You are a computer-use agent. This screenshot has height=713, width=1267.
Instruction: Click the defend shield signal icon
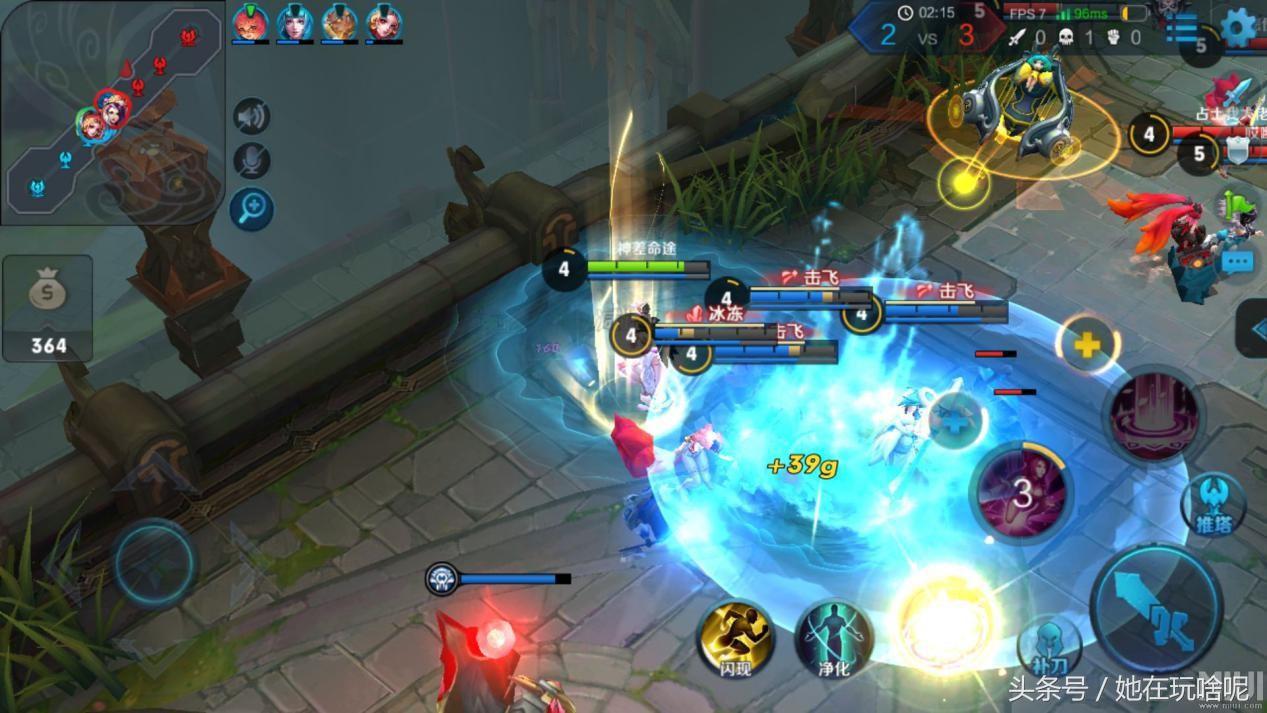point(1237,151)
